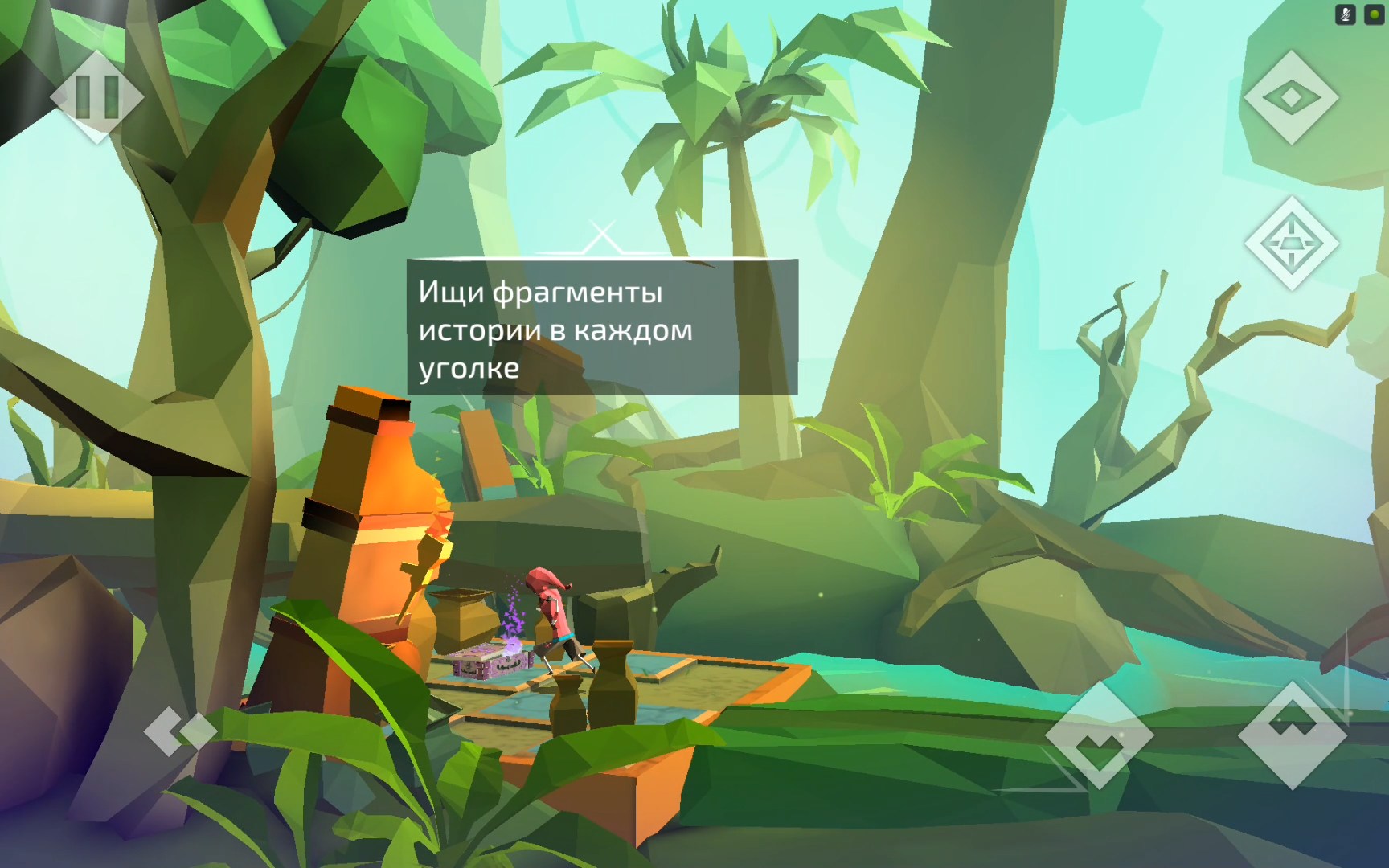The height and width of the screenshot is (868, 1389).
Task: Toggle the muted microphone overlay icon
Action: tap(1345, 14)
